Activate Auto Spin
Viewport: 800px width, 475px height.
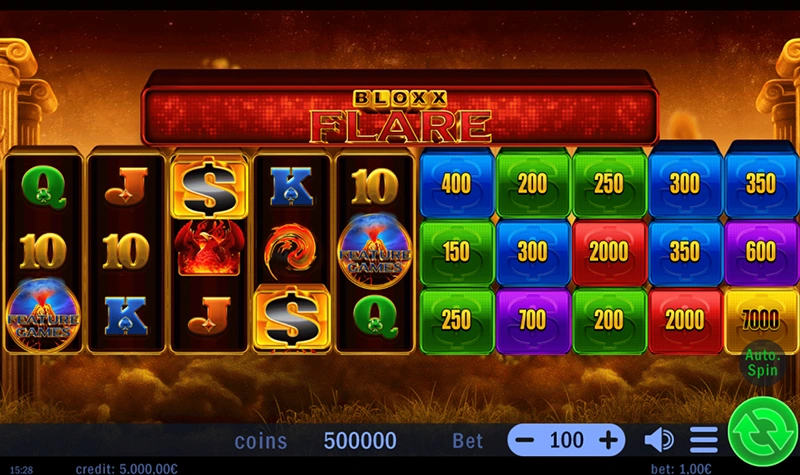pyautogui.click(x=761, y=361)
